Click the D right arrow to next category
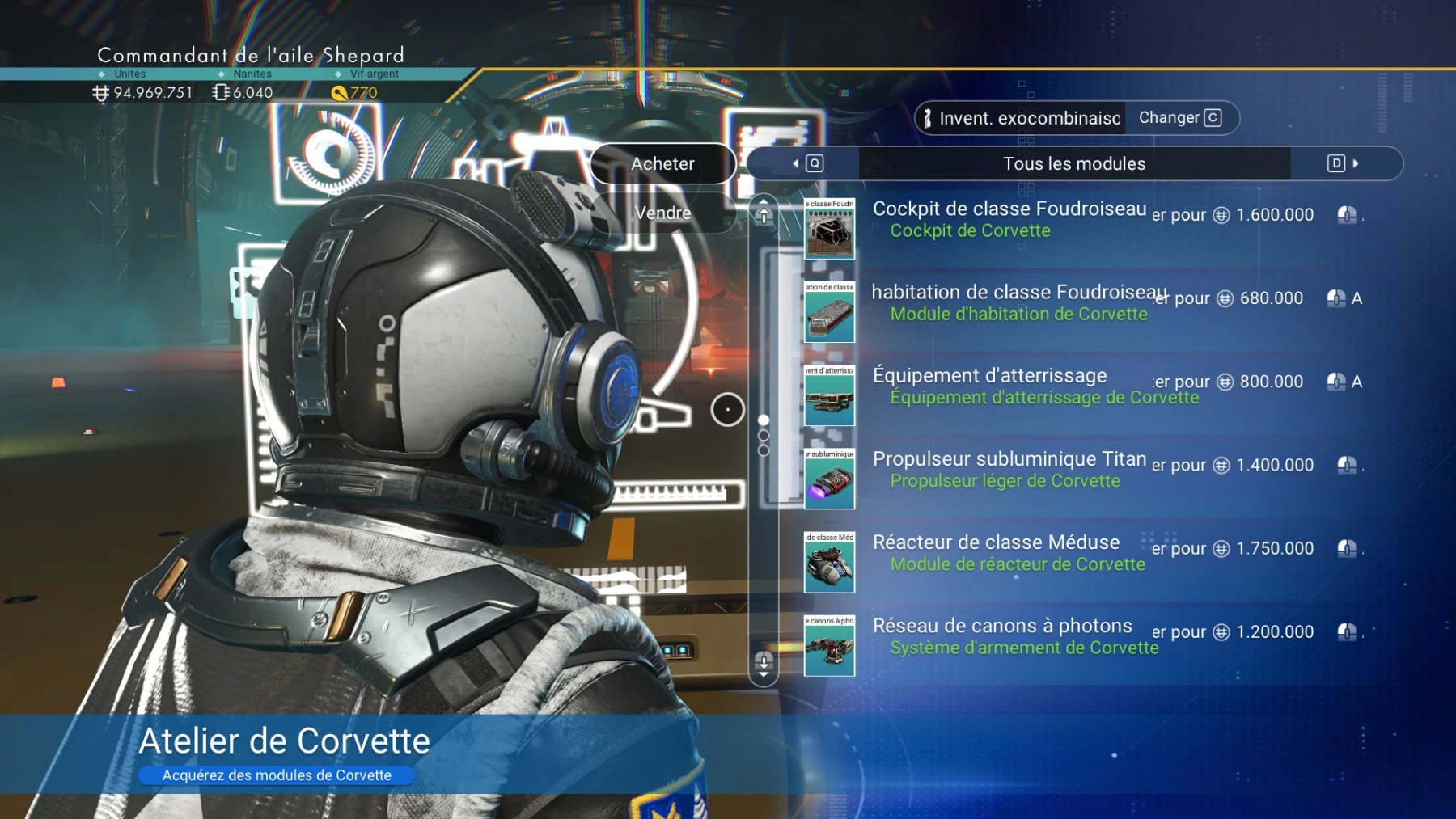The image size is (1456, 819). click(x=1339, y=163)
